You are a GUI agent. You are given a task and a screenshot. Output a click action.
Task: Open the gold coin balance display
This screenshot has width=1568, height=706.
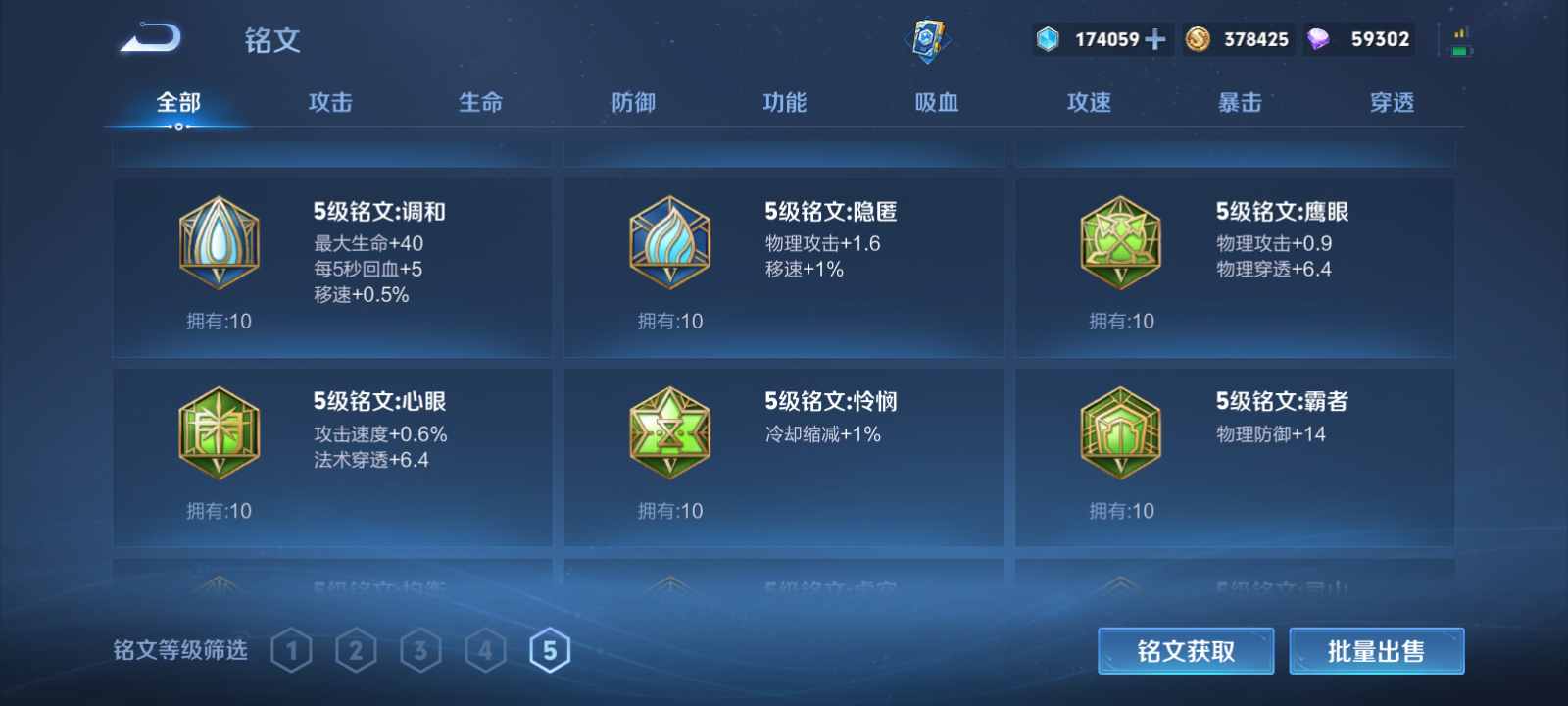[1237, 39]
